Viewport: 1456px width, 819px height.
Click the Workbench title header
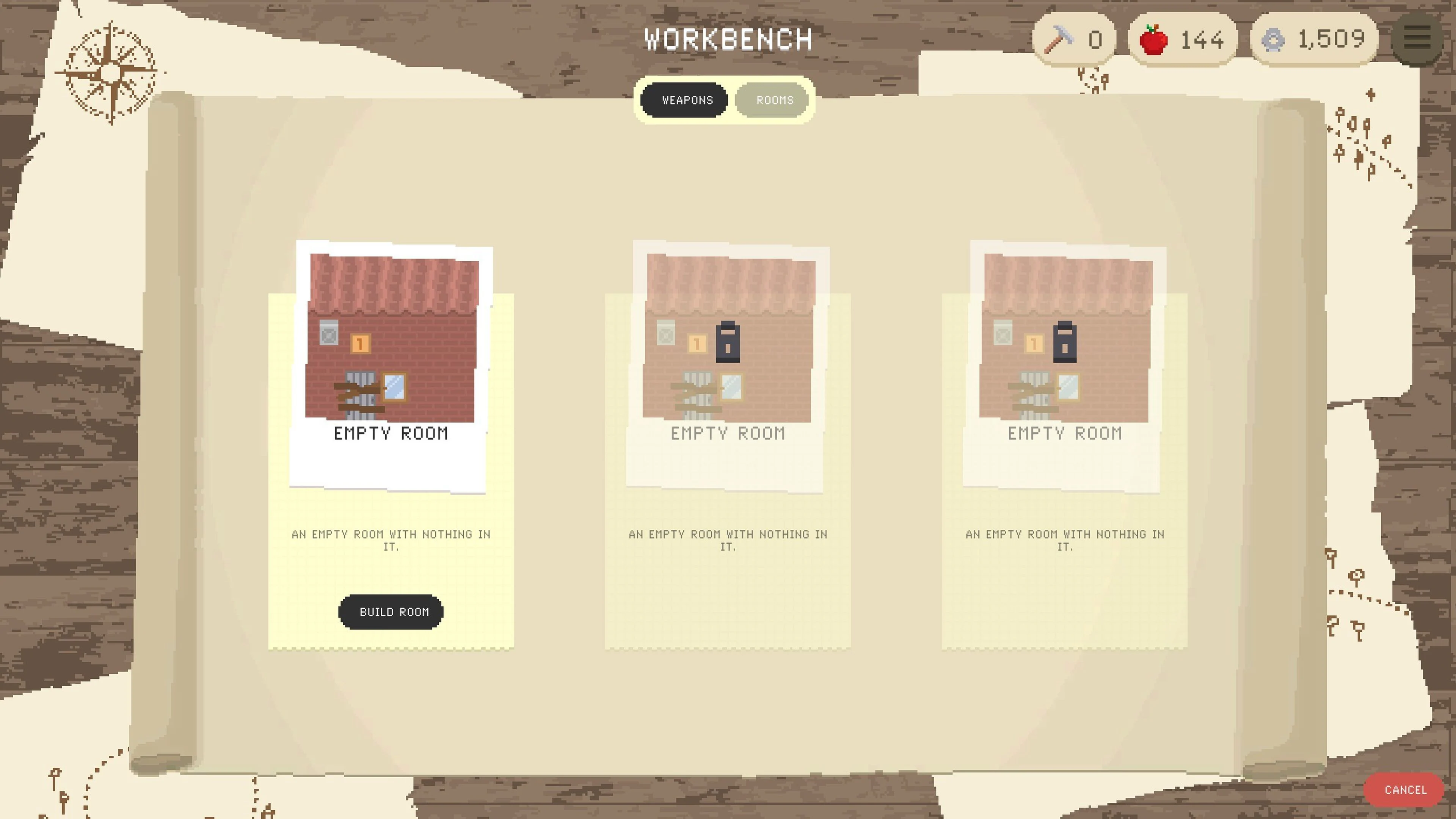[728, 38]
